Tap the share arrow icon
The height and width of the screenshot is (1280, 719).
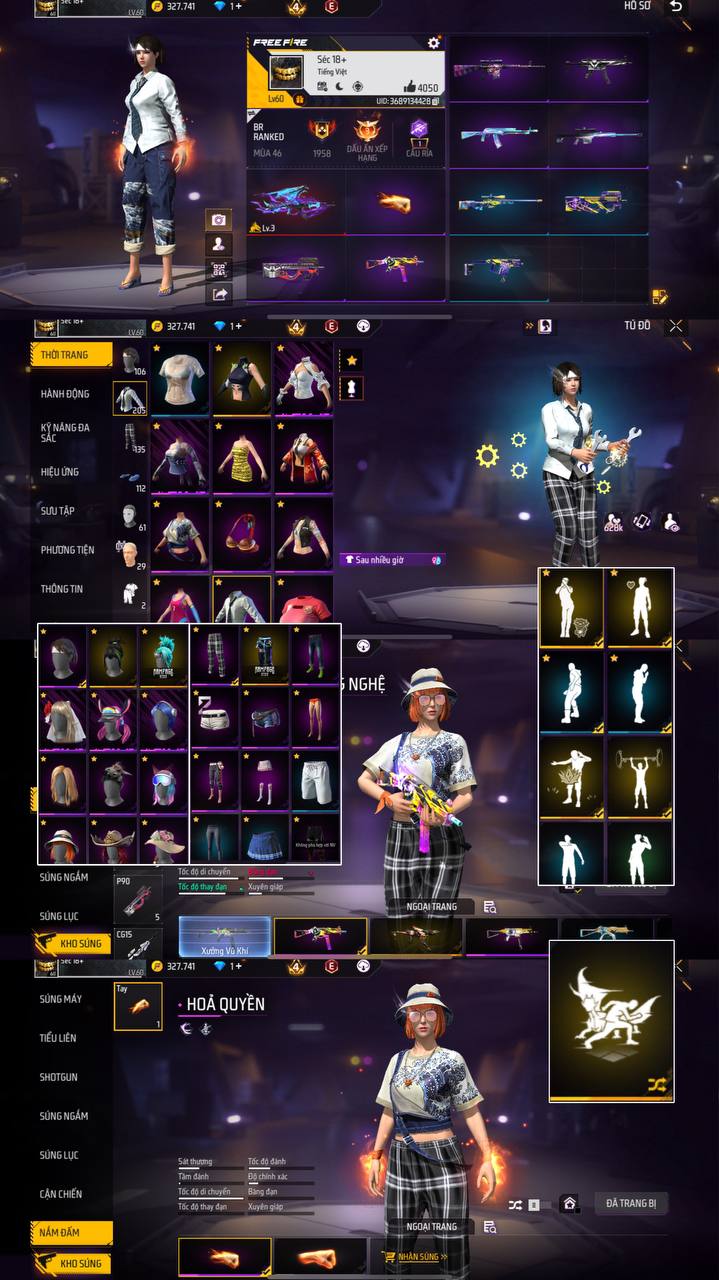tap(218, 294)
